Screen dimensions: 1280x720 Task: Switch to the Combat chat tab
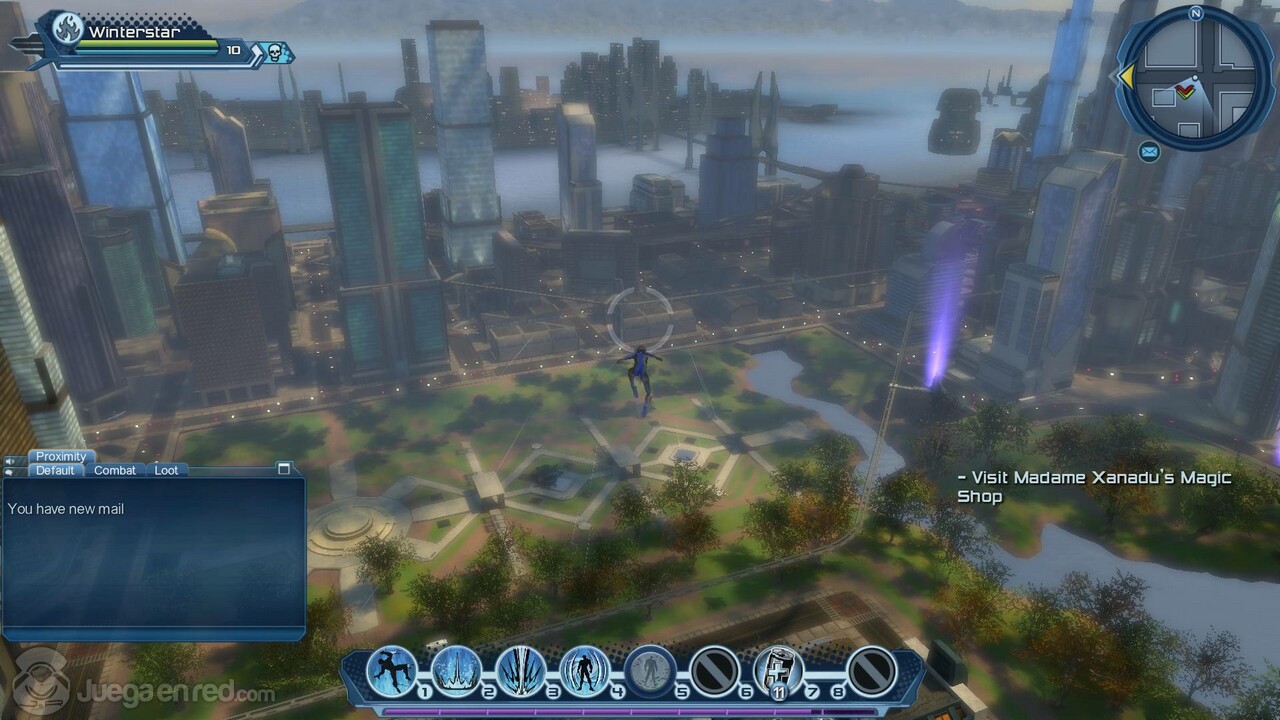point(115,470)
